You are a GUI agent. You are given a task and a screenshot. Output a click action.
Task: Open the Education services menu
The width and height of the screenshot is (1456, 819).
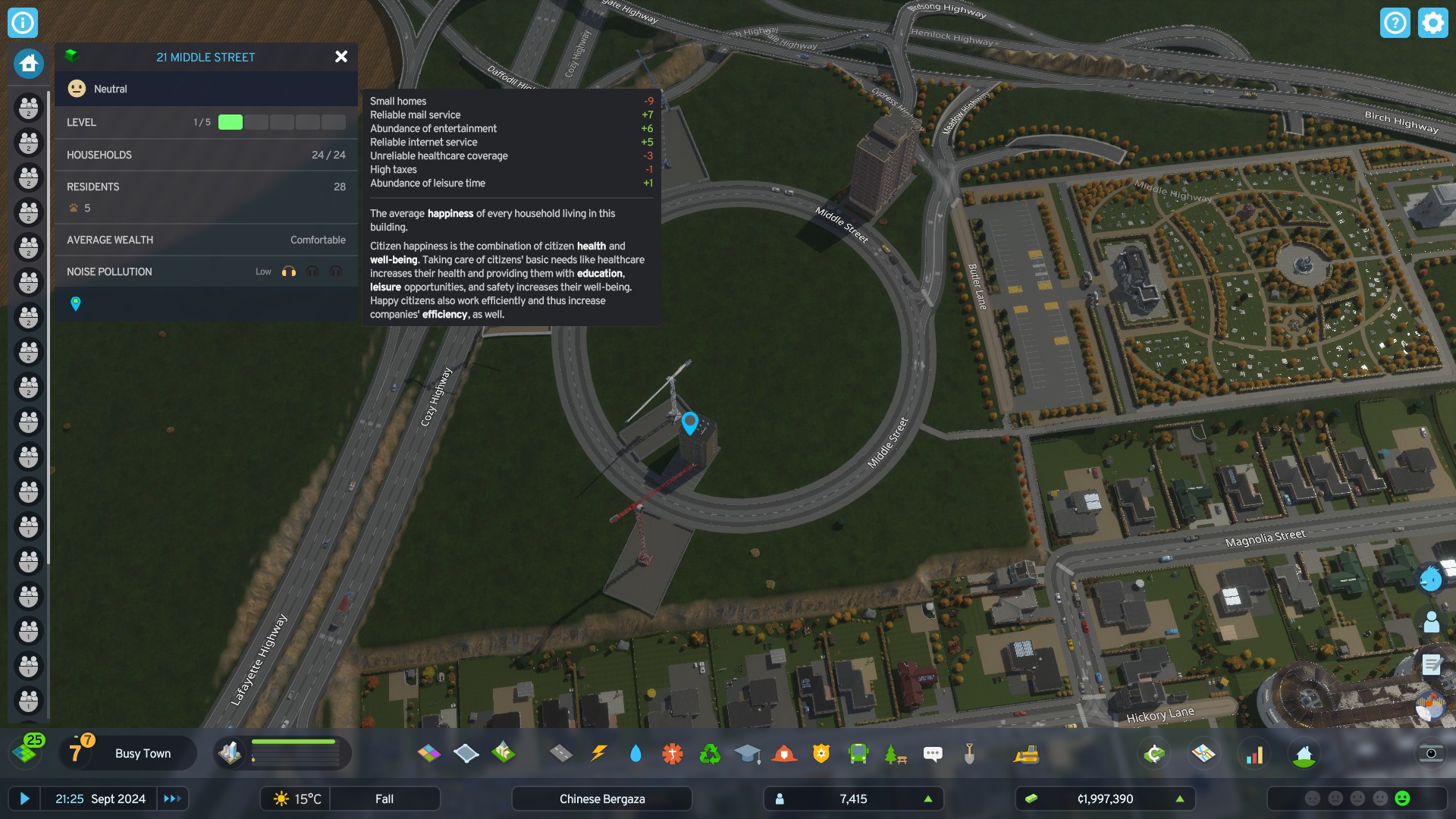point(748,753)
